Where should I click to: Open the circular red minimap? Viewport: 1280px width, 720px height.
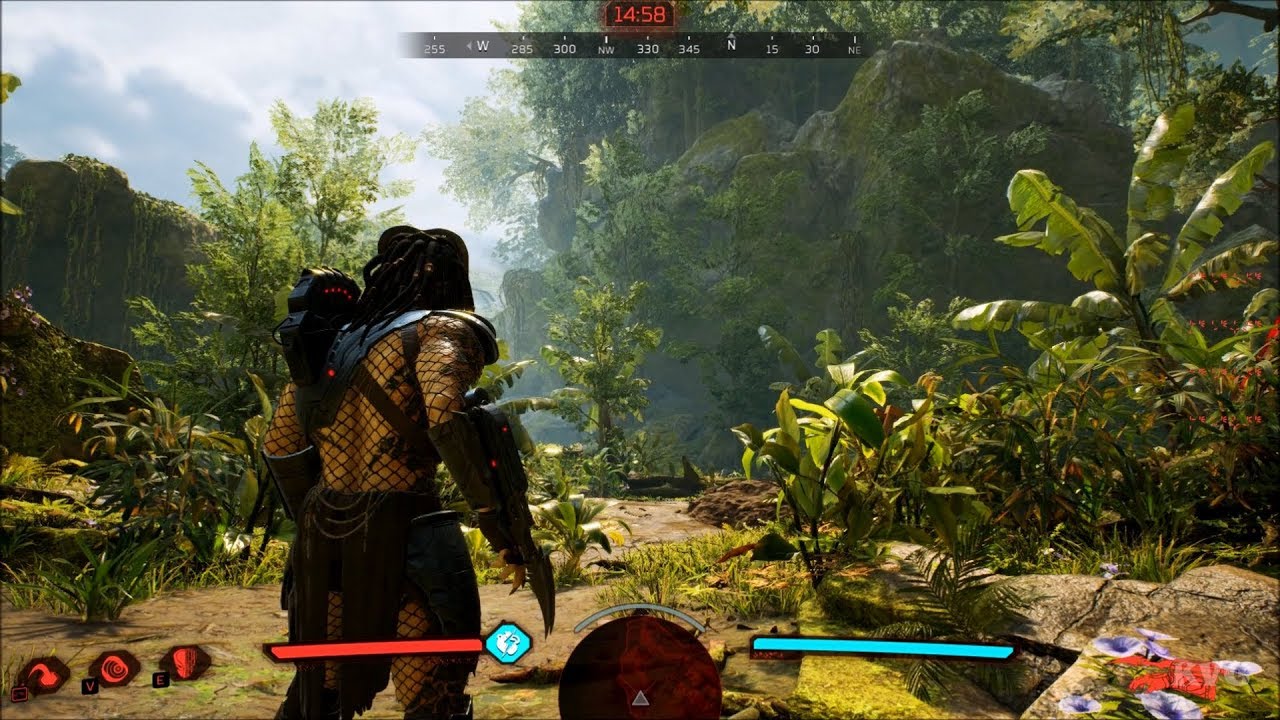[640, 670]
